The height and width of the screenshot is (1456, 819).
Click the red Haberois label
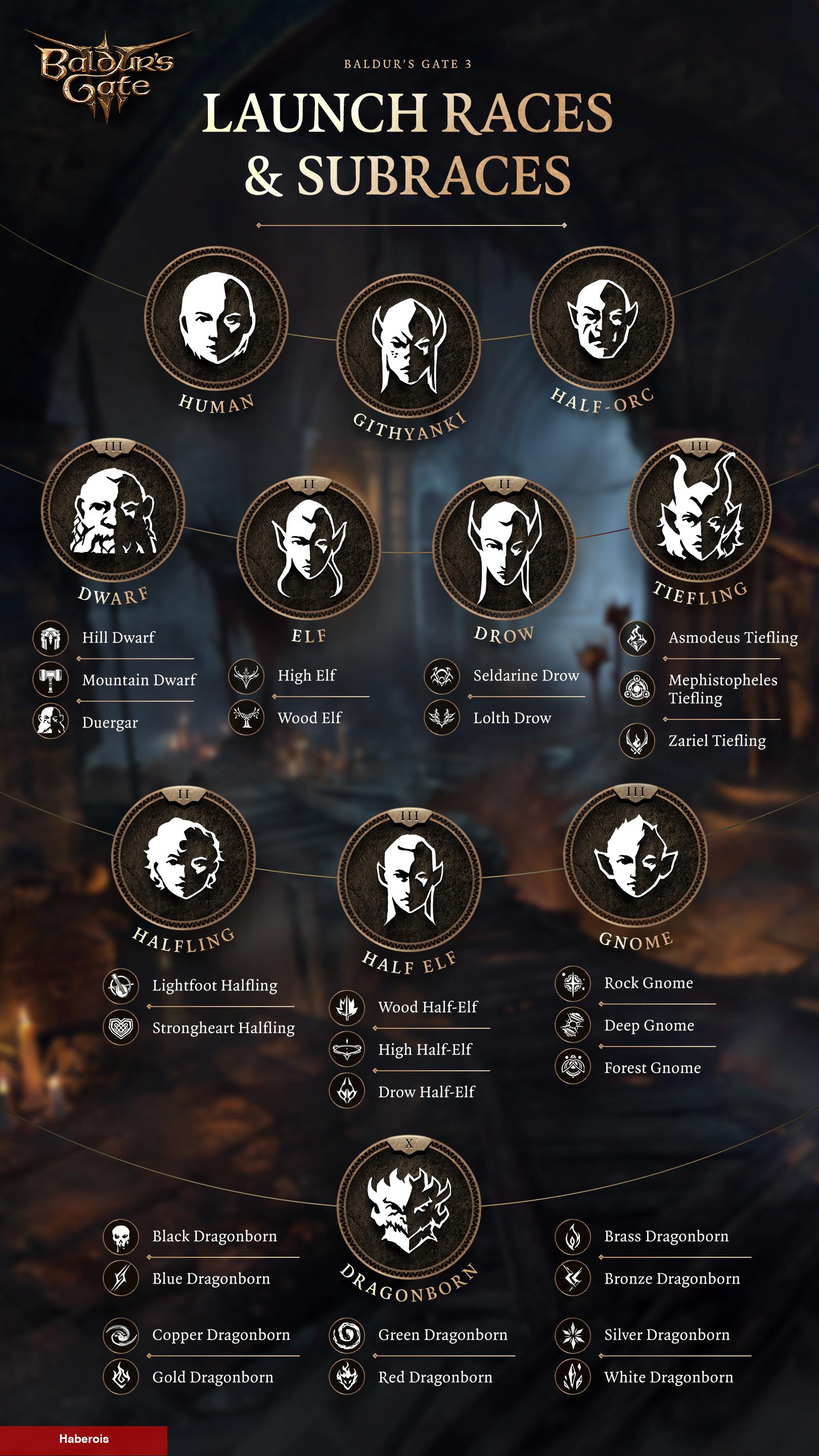coord(83,1439)
